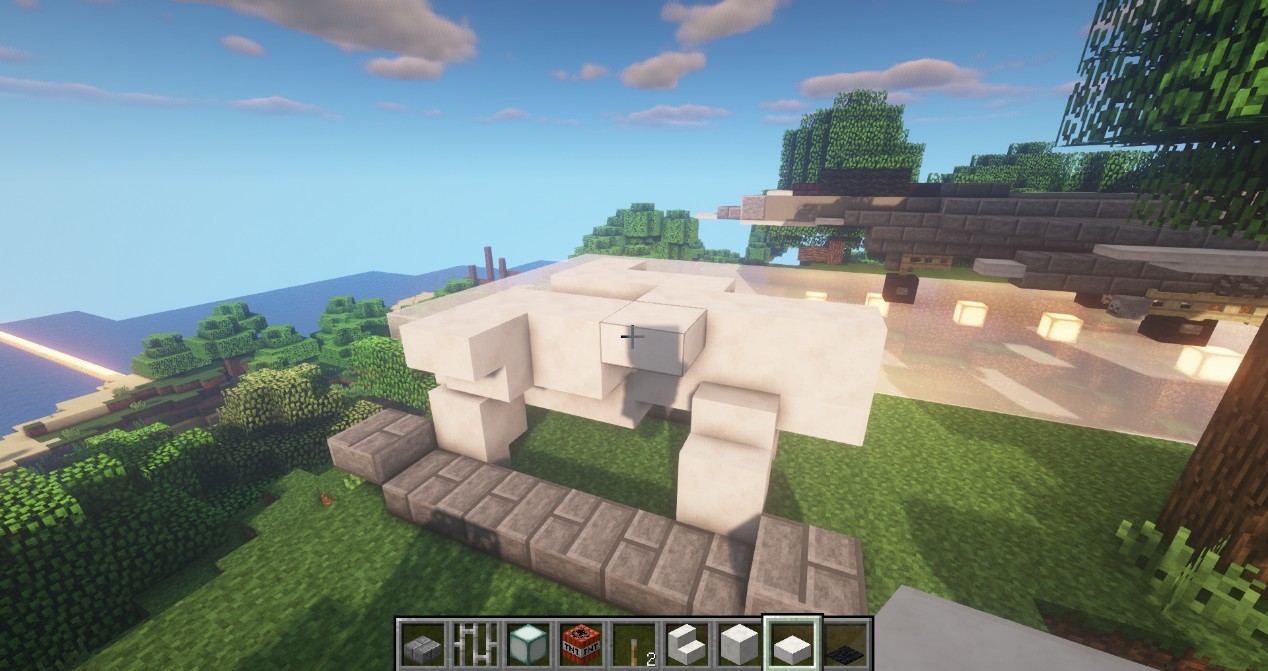Select the full white quartz block slot
The width and height of the screenshot is (1268, 671).
(738, 645)
